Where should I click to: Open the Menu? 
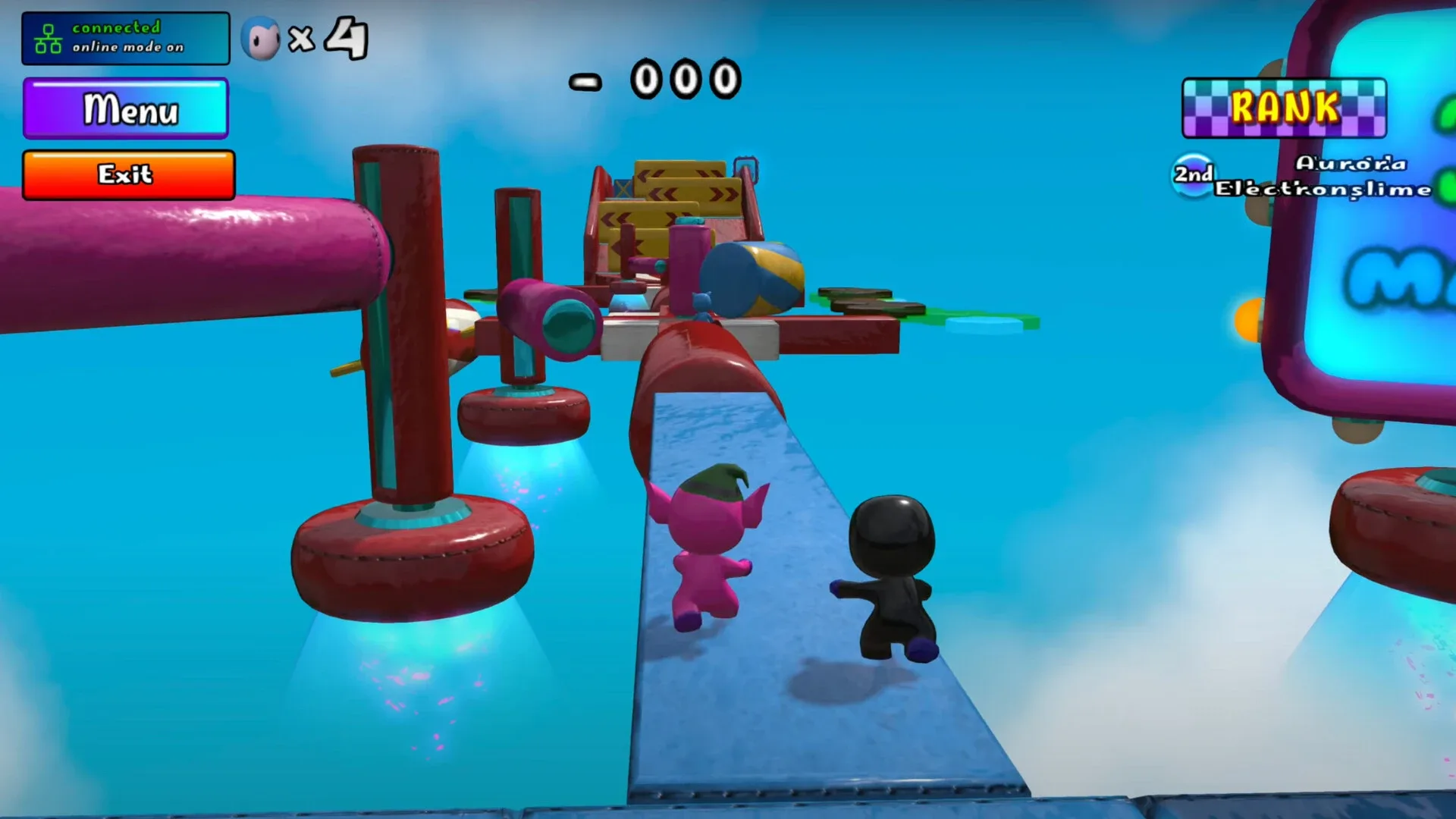(x=126, y=109)
